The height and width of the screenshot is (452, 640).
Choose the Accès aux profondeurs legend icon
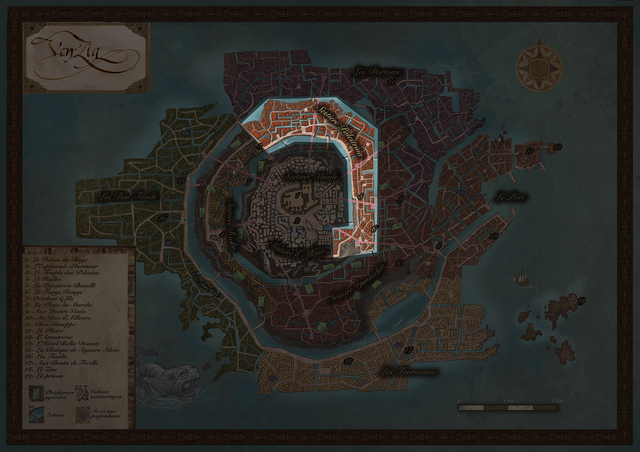[x=81, y=412]
